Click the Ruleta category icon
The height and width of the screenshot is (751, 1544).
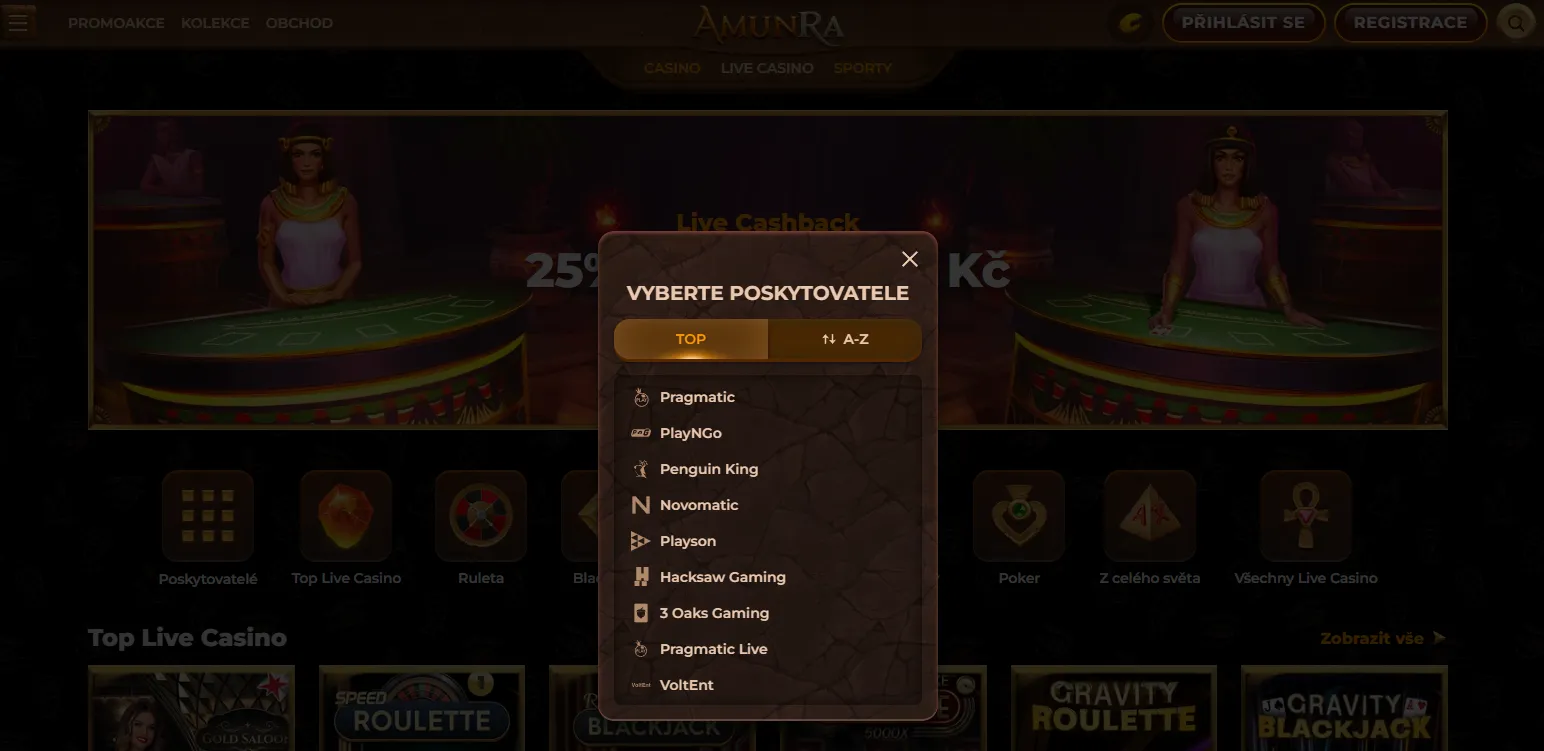pyautogui.click(x=481, y=516)
